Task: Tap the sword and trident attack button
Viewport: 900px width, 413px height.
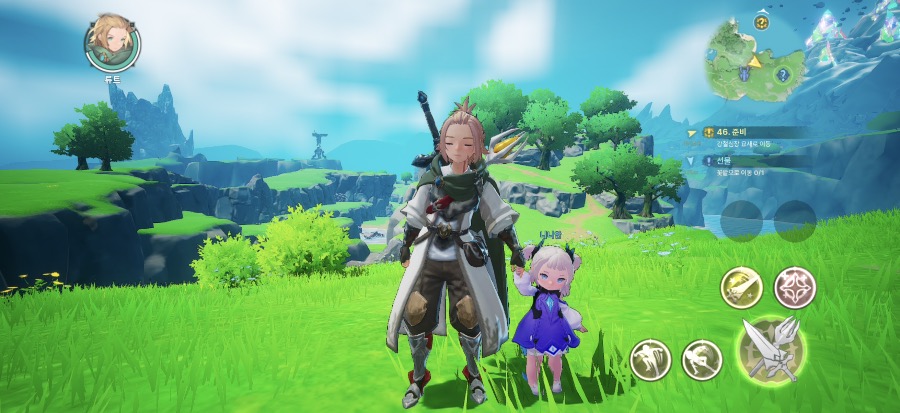Action: coord(773,351)
